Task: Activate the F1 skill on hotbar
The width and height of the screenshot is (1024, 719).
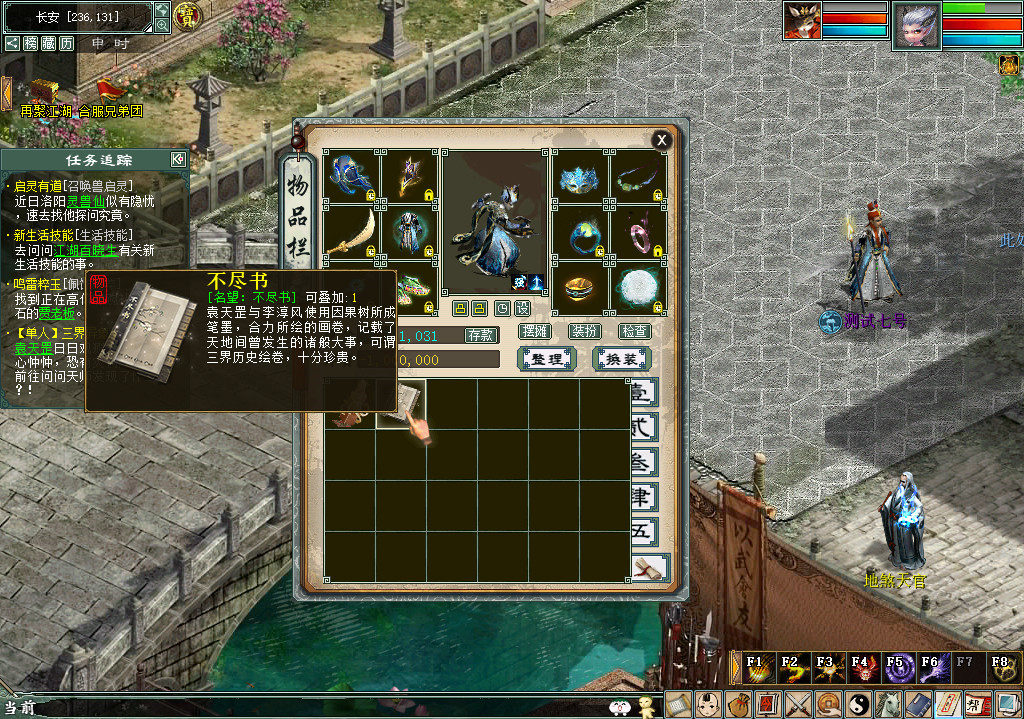Action: (x=757, y=667)
